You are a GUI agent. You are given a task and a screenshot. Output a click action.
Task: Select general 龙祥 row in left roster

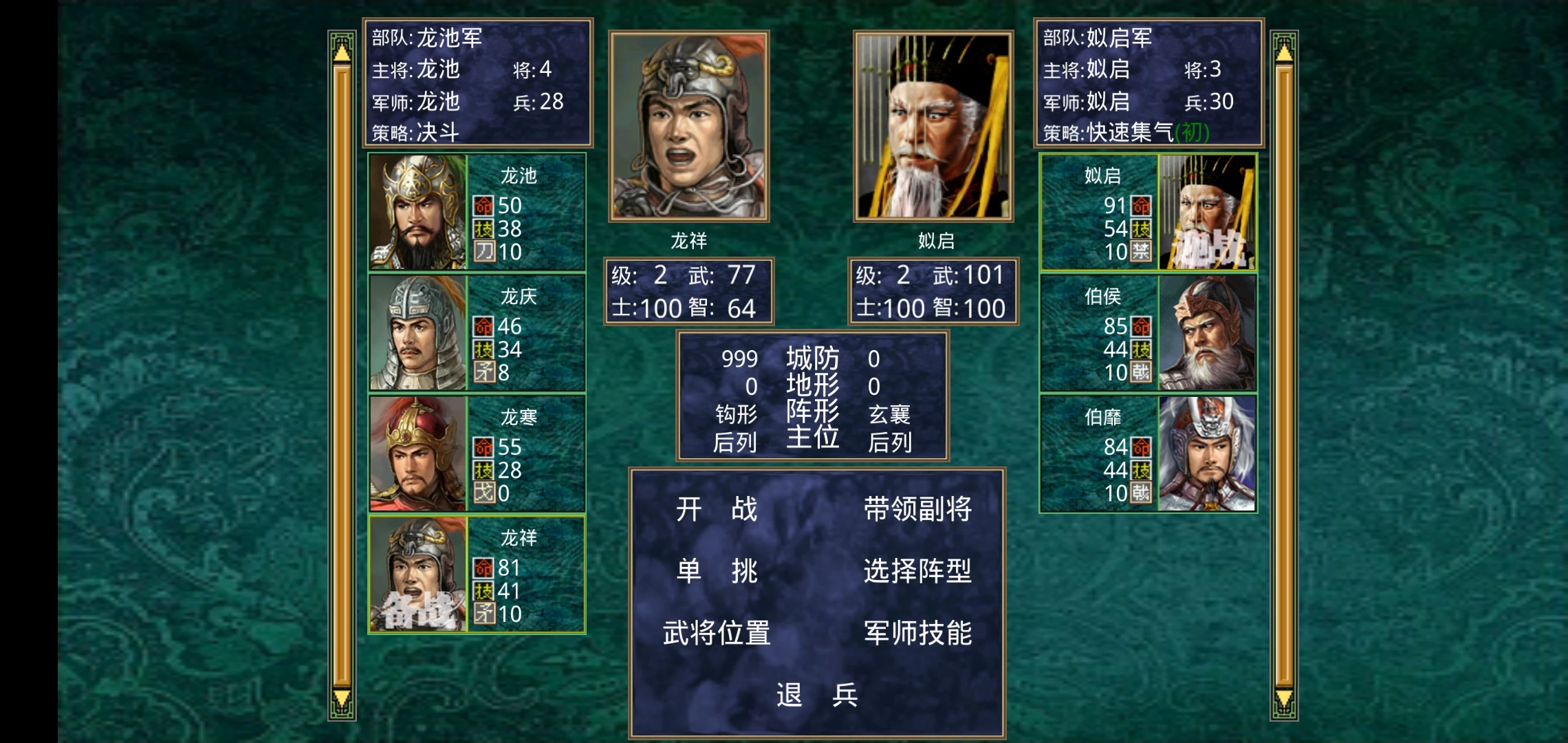(477, 574)
